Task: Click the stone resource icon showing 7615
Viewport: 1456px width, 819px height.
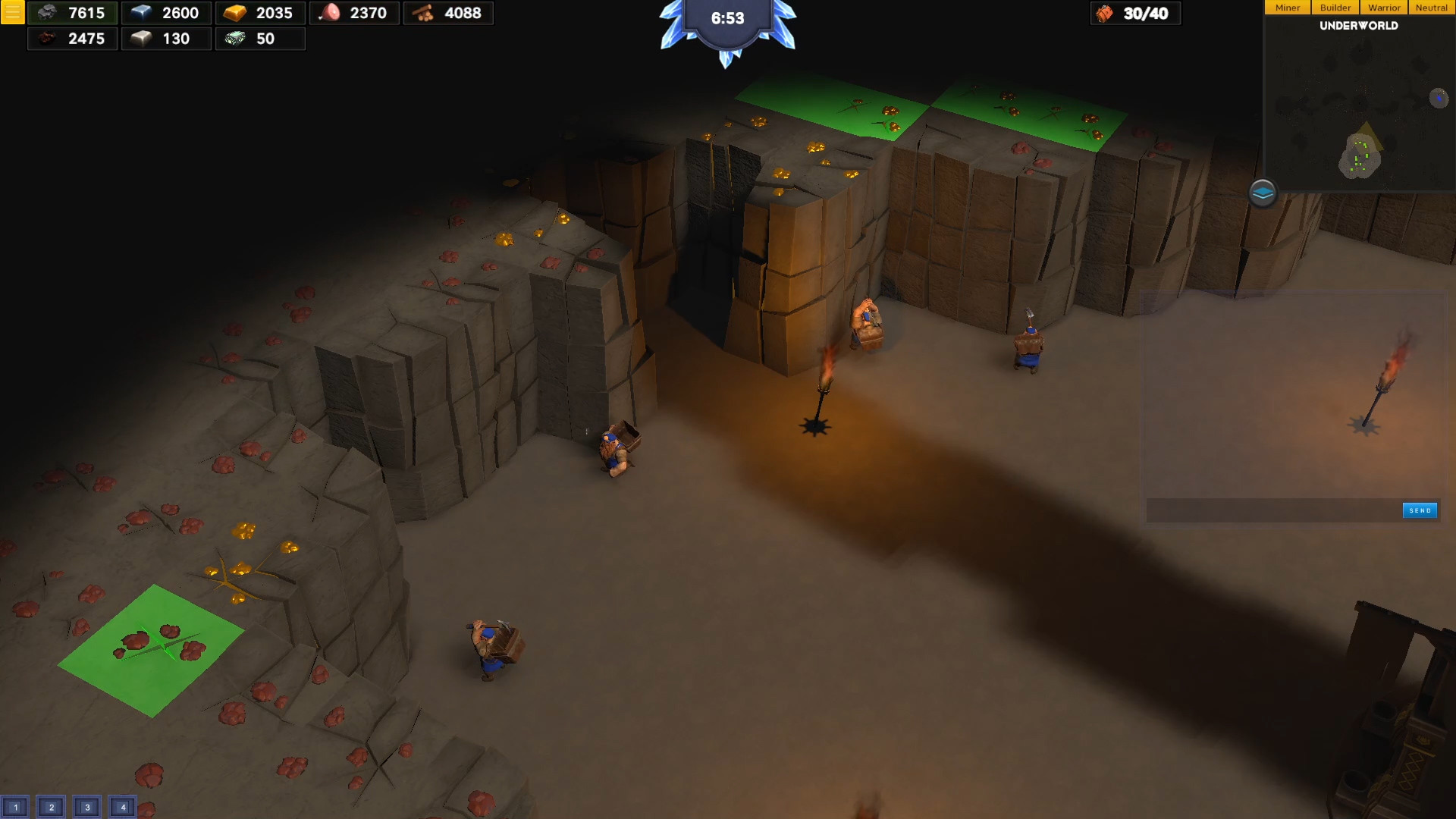Action: 50,13
